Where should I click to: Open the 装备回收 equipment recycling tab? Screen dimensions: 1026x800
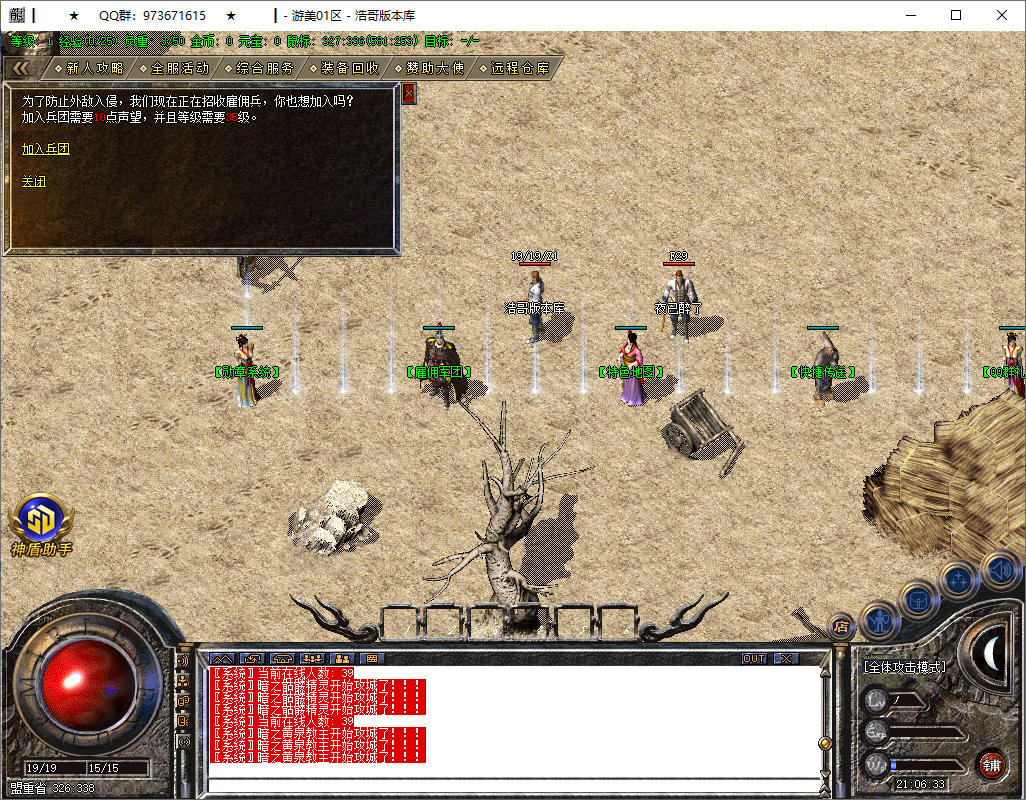(x=350, y=68)
